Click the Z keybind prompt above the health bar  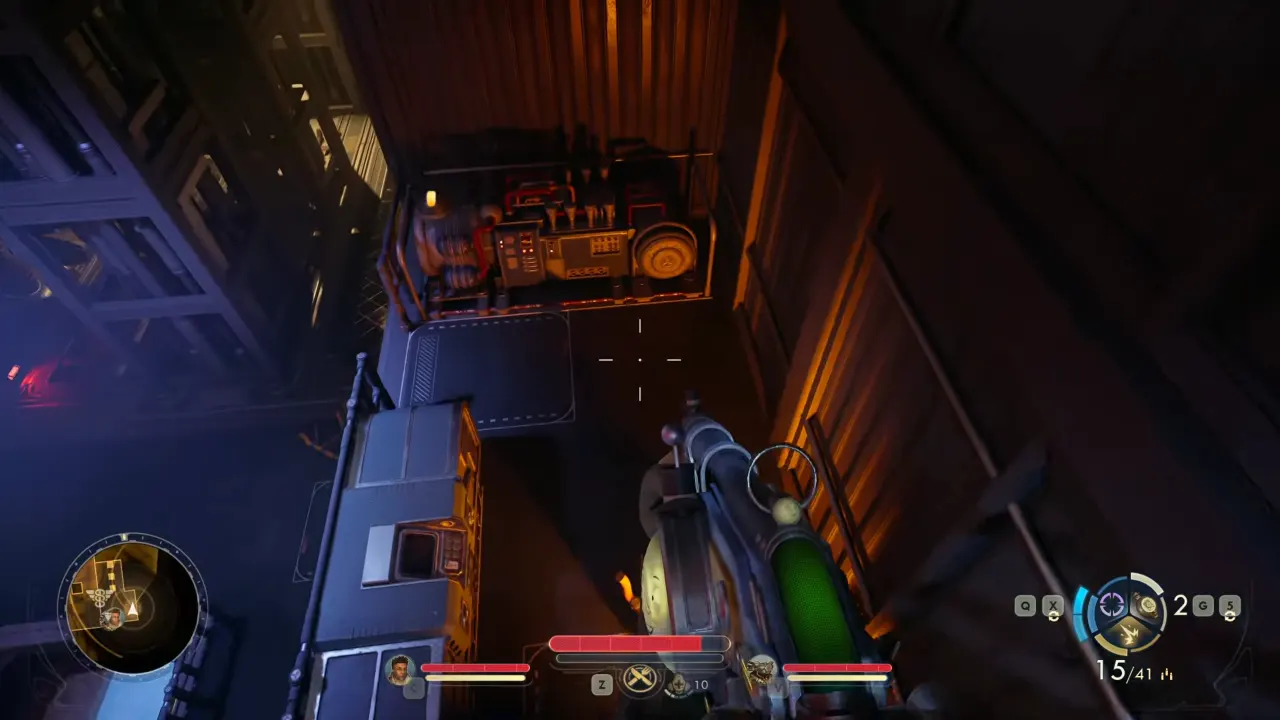[601, 682]
